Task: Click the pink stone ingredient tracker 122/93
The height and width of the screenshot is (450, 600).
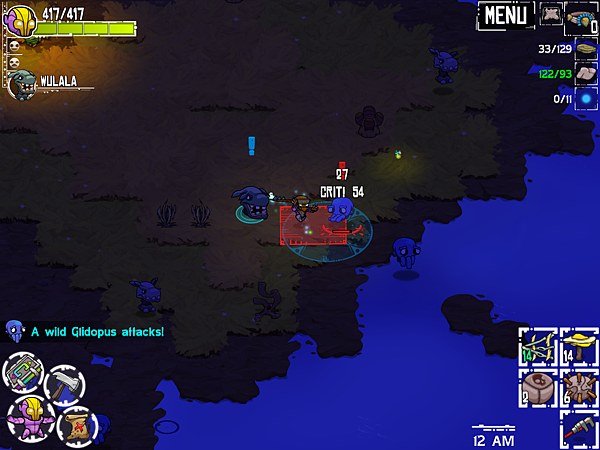Action: click(584, 73)
